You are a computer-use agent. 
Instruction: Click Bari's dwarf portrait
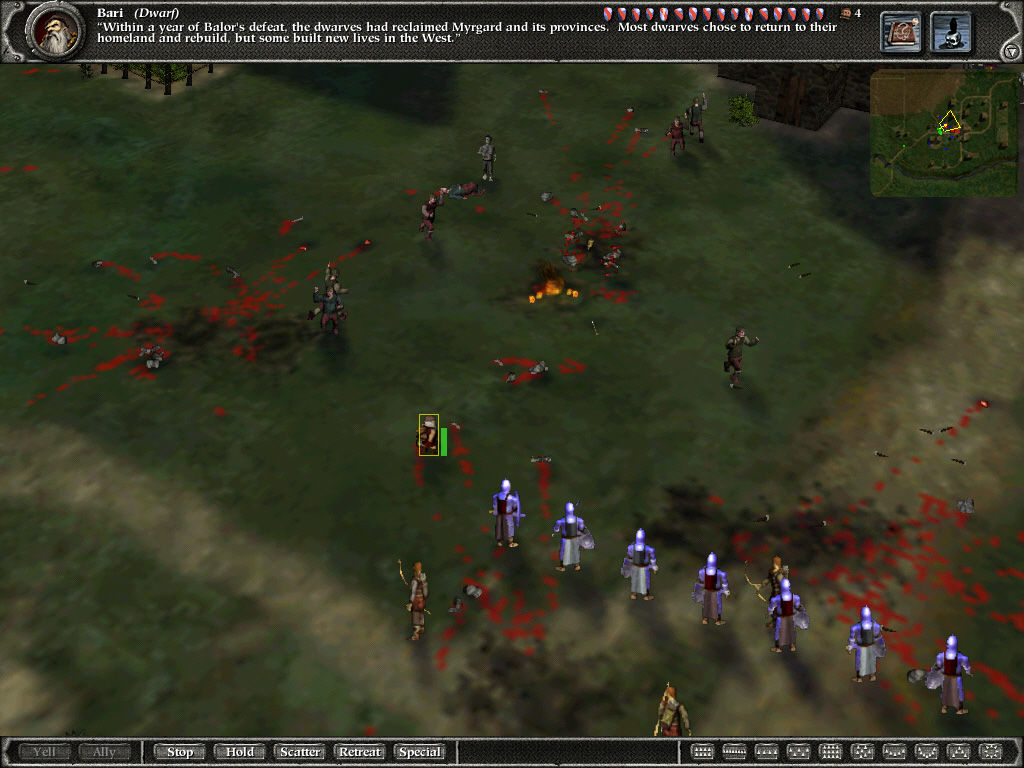[x=53, y=32]
